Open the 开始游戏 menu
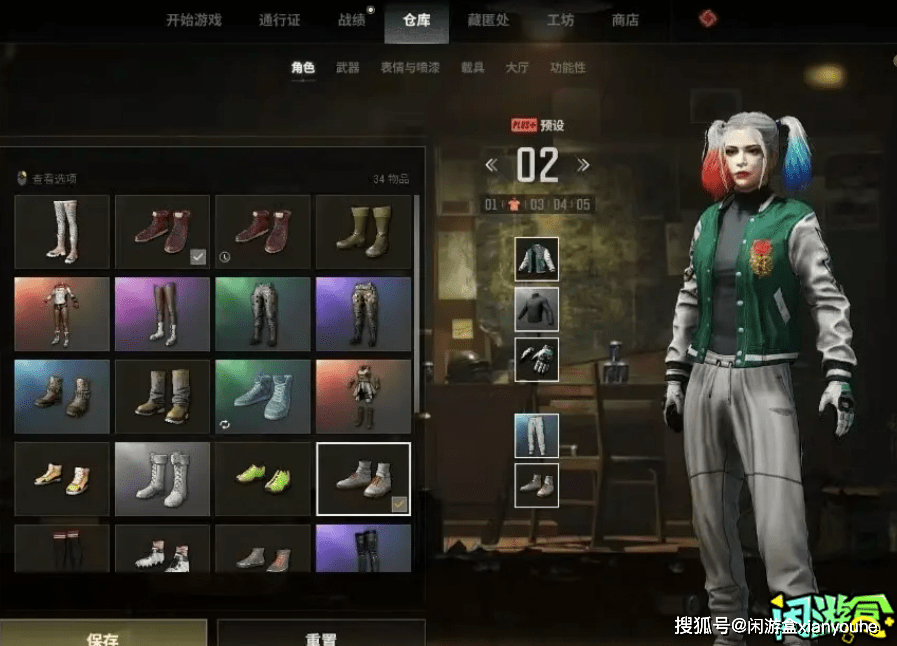The image size is (897, 646). click(x=193, y=20)
